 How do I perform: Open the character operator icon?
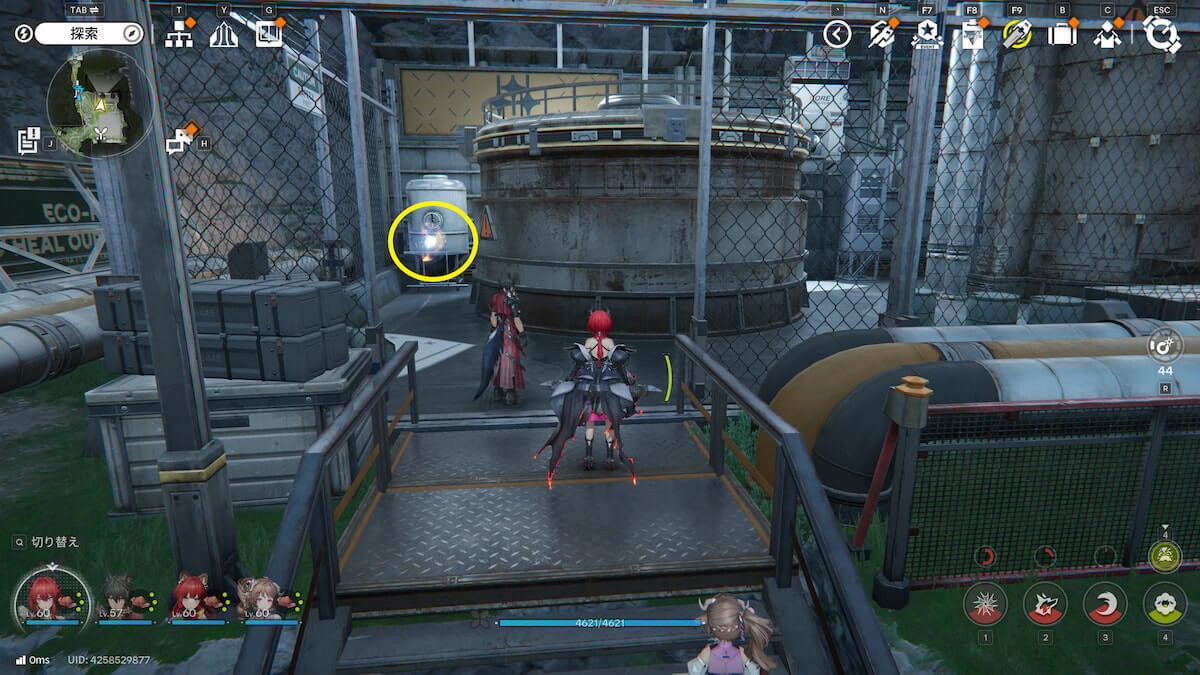(1107, 35)
